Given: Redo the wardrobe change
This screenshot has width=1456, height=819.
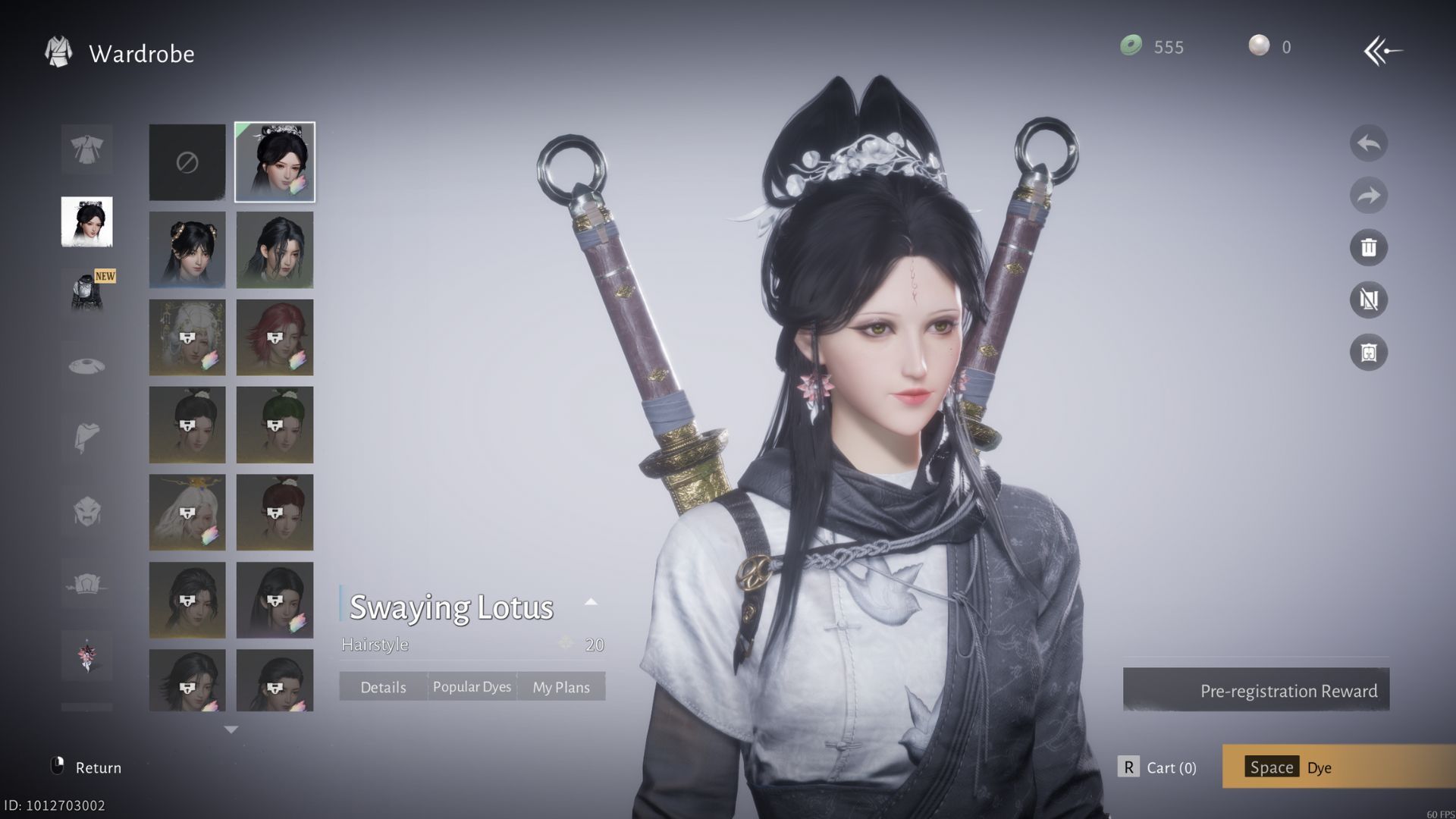Looking at the screenshot, I should pos(1368,196).
